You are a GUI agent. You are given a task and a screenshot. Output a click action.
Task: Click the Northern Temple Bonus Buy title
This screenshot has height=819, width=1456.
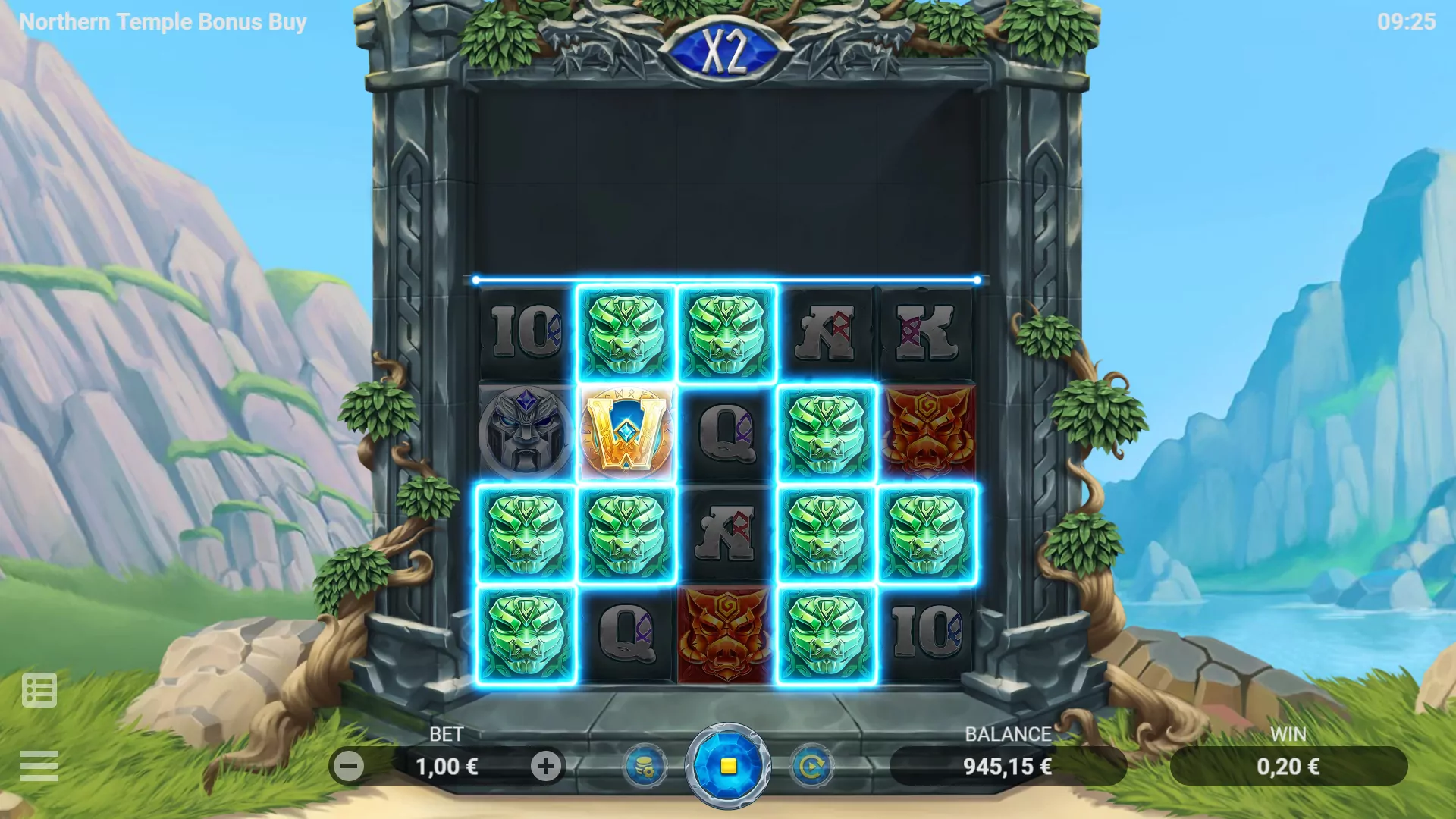click(x=162, y=22)
